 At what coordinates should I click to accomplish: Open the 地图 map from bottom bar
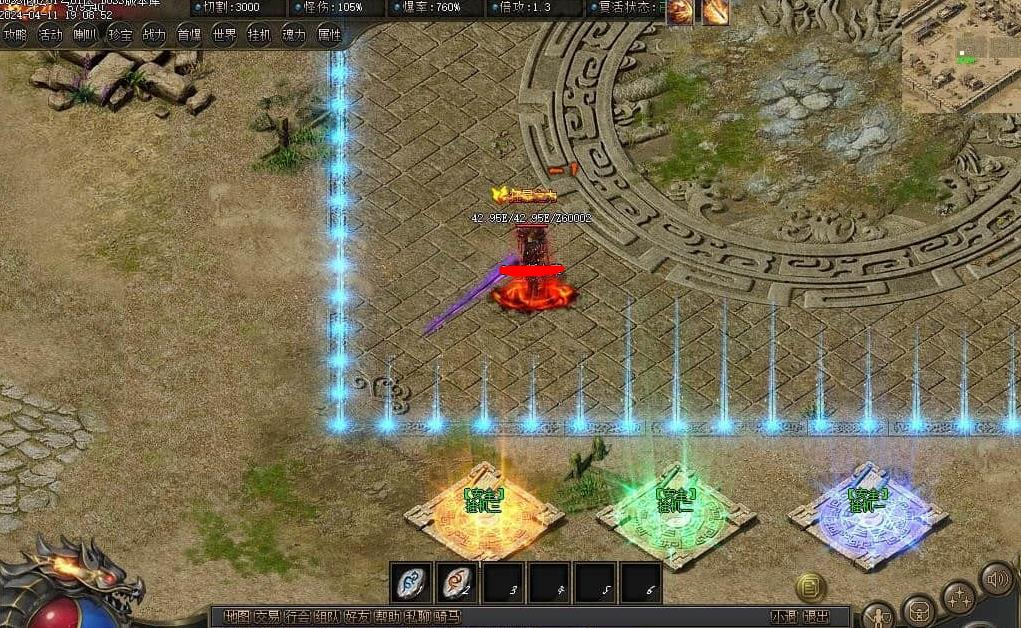click(237, 617)
